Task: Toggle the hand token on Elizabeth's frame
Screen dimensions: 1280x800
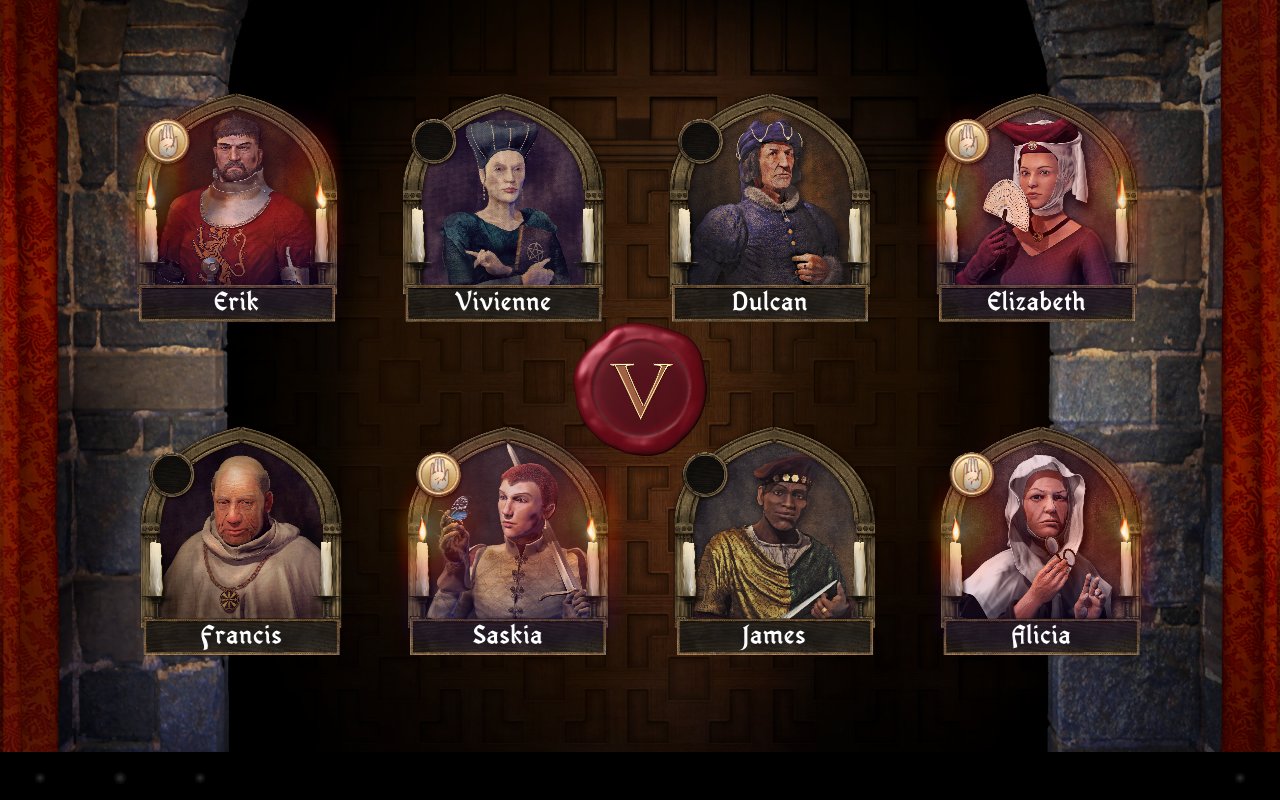Action: click(x=967, y=141)
